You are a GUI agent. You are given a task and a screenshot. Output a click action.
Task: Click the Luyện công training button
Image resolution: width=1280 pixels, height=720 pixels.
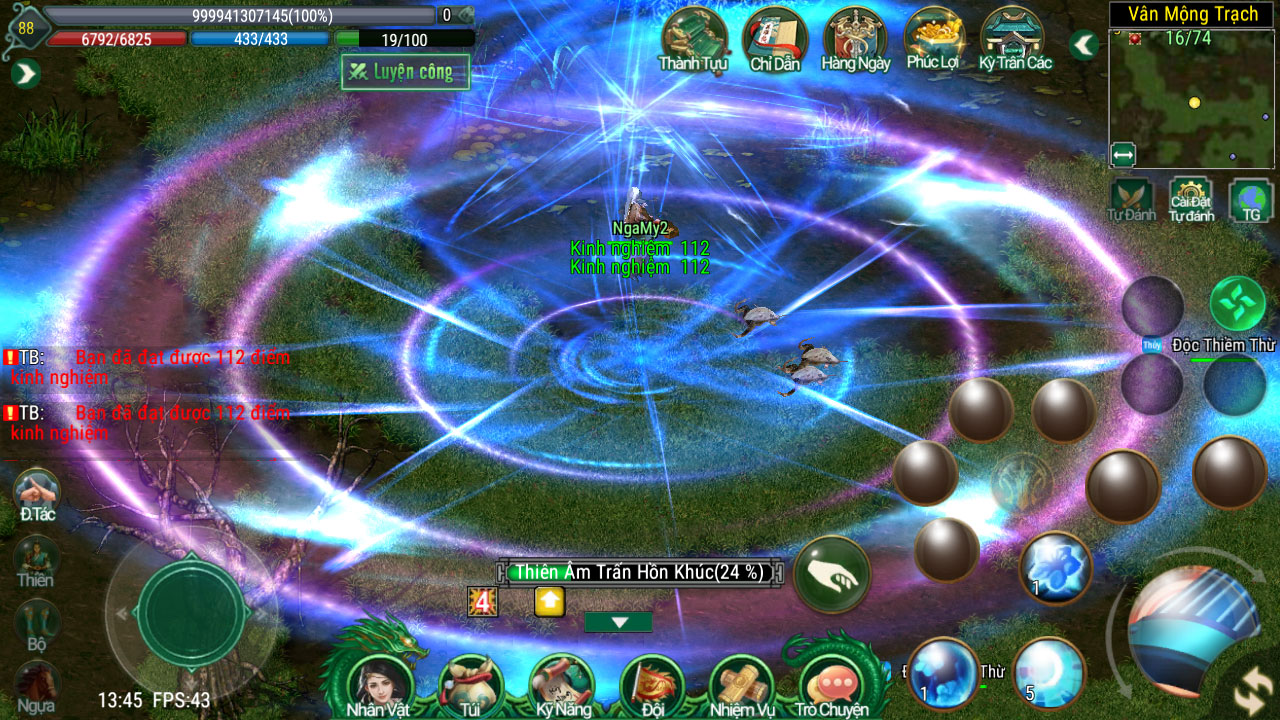(405, 72)
